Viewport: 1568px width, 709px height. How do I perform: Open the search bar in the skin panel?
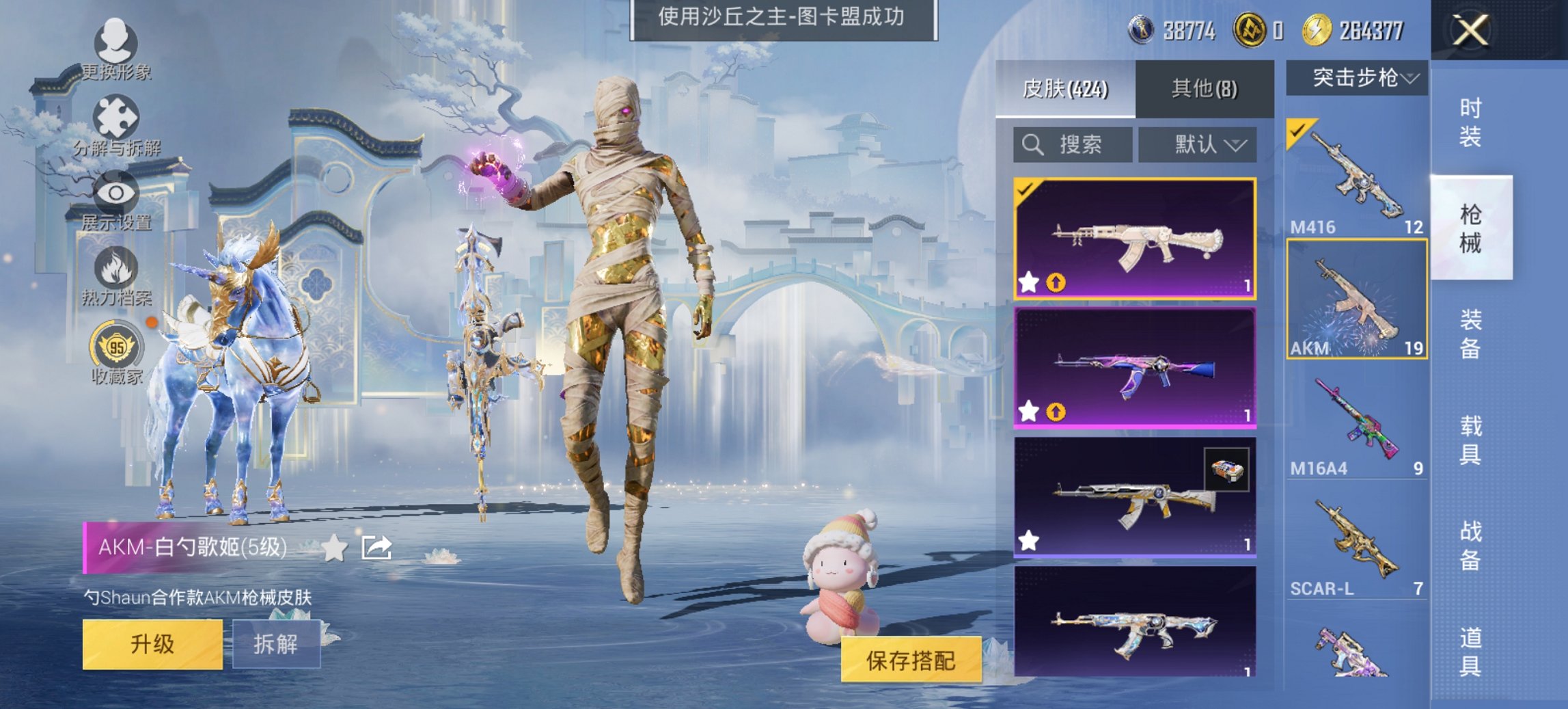[x=1073, y=145]
